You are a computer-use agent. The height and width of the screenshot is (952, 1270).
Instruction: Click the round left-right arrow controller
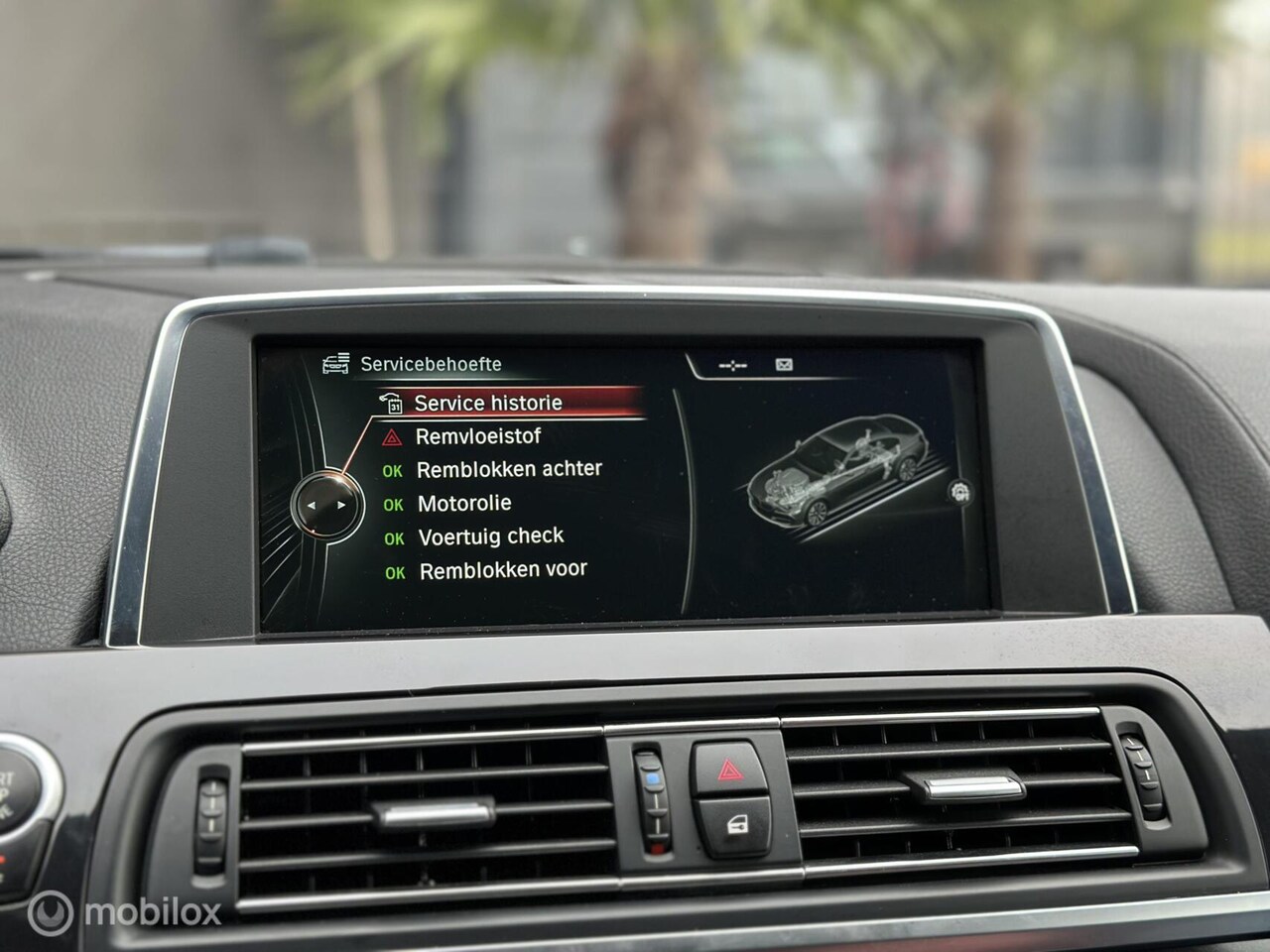(326, 506)
